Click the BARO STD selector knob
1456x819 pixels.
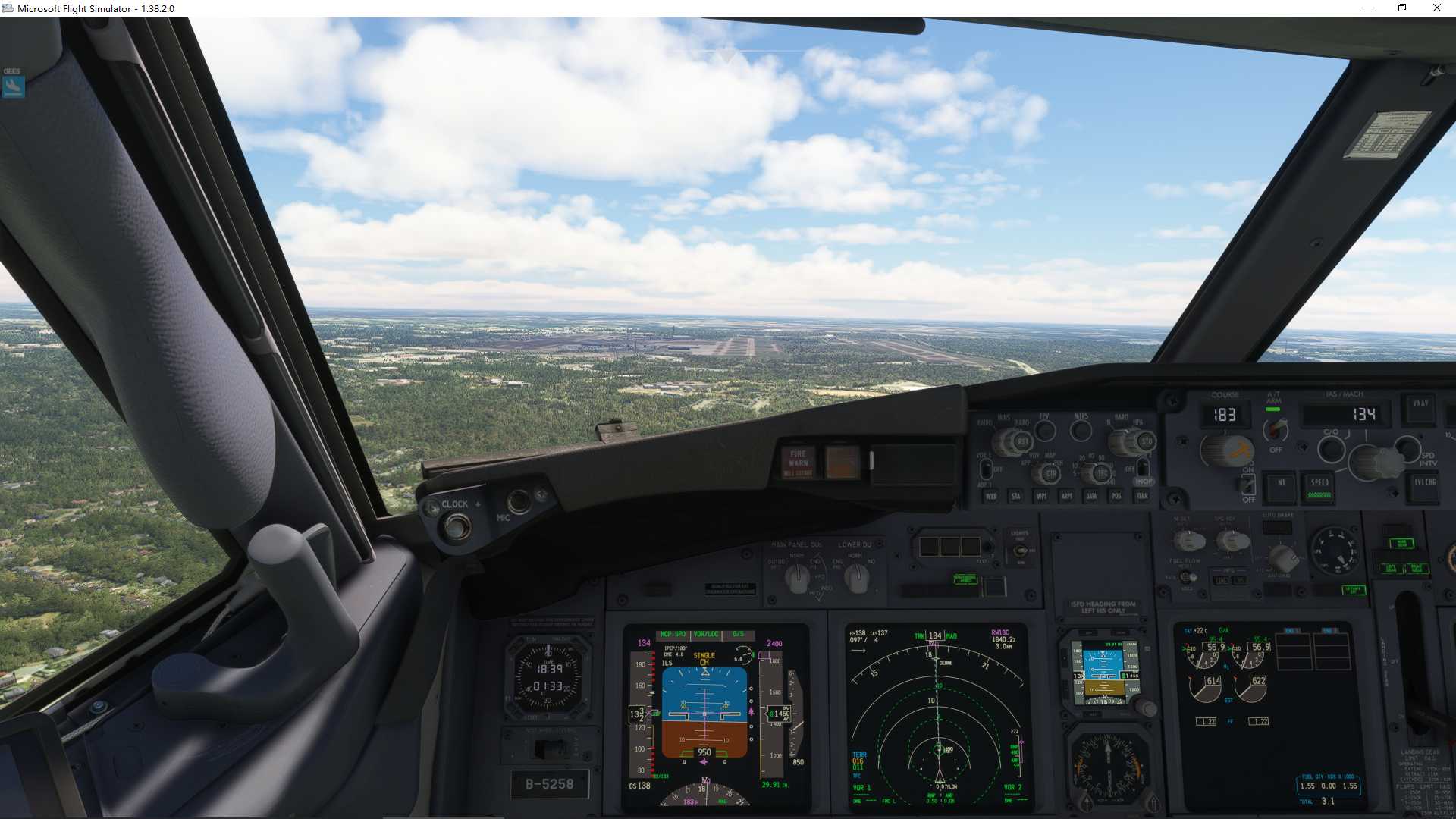click(x=1145, y=441)
